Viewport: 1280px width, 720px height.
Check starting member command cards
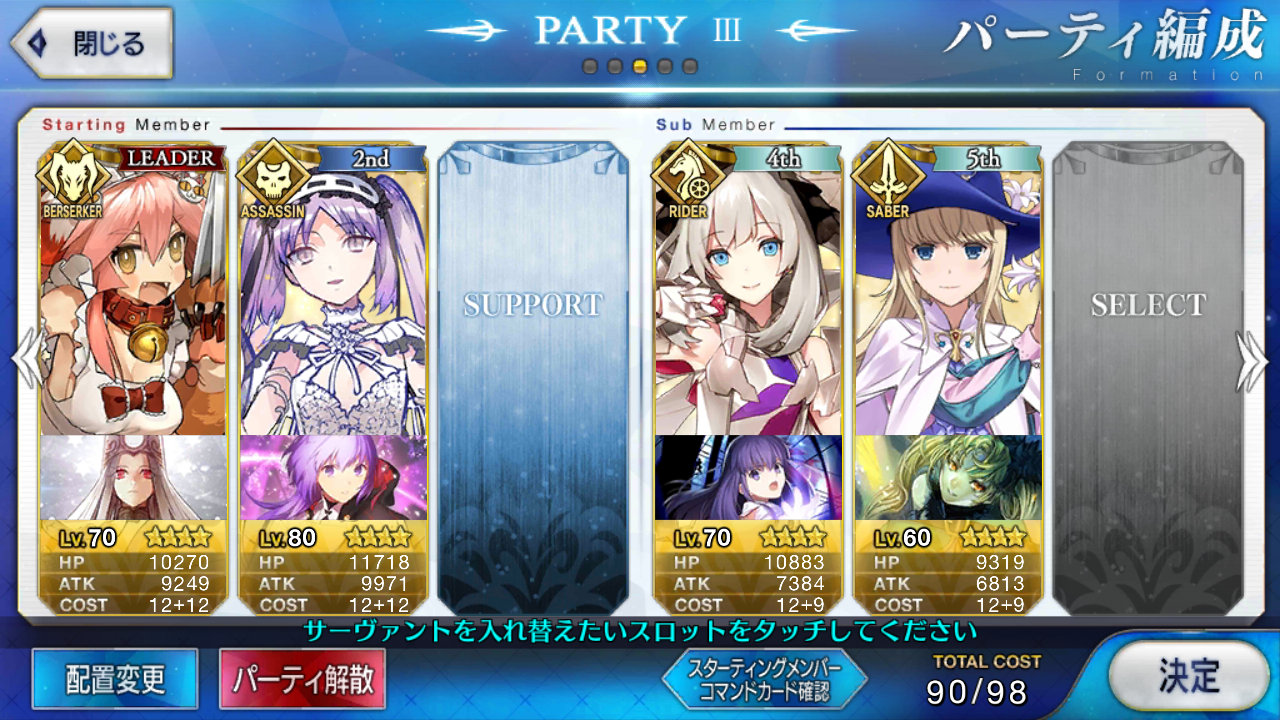[764, 680]
